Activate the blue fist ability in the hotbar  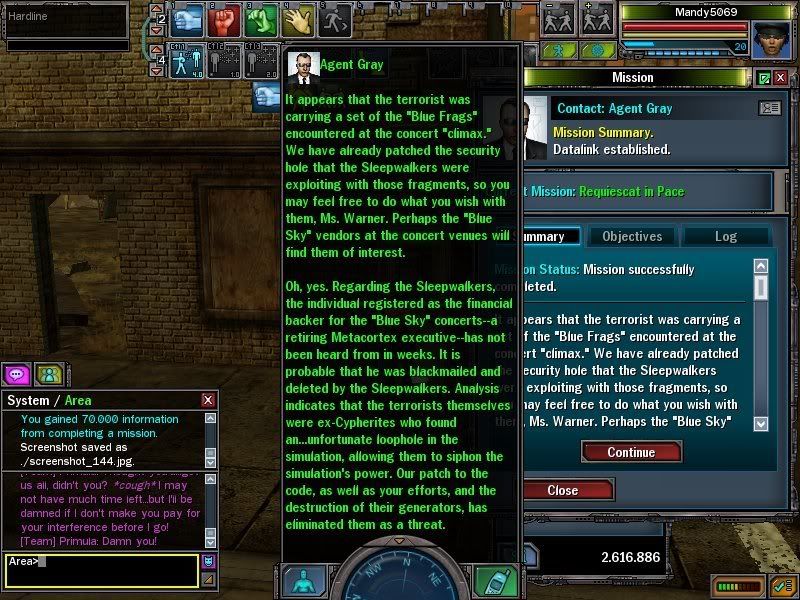point(187,19)
